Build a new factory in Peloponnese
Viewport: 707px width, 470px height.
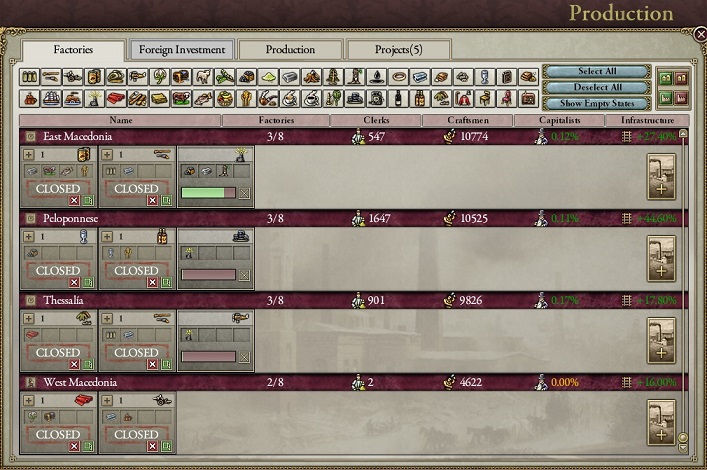(661, 258)
